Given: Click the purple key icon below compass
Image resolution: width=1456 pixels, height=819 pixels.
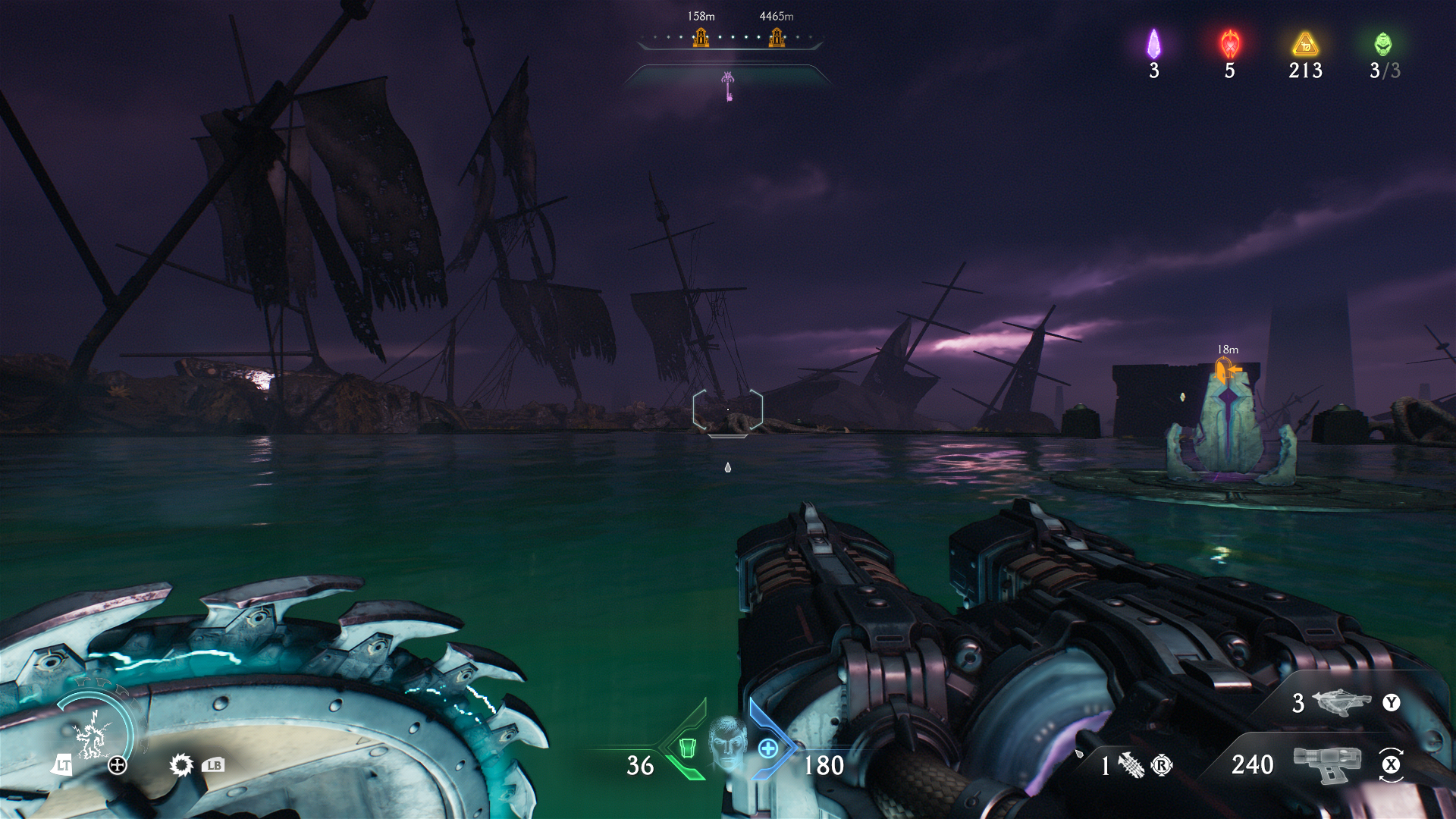Looking at the screenshot, I should [x=728, y=86].
